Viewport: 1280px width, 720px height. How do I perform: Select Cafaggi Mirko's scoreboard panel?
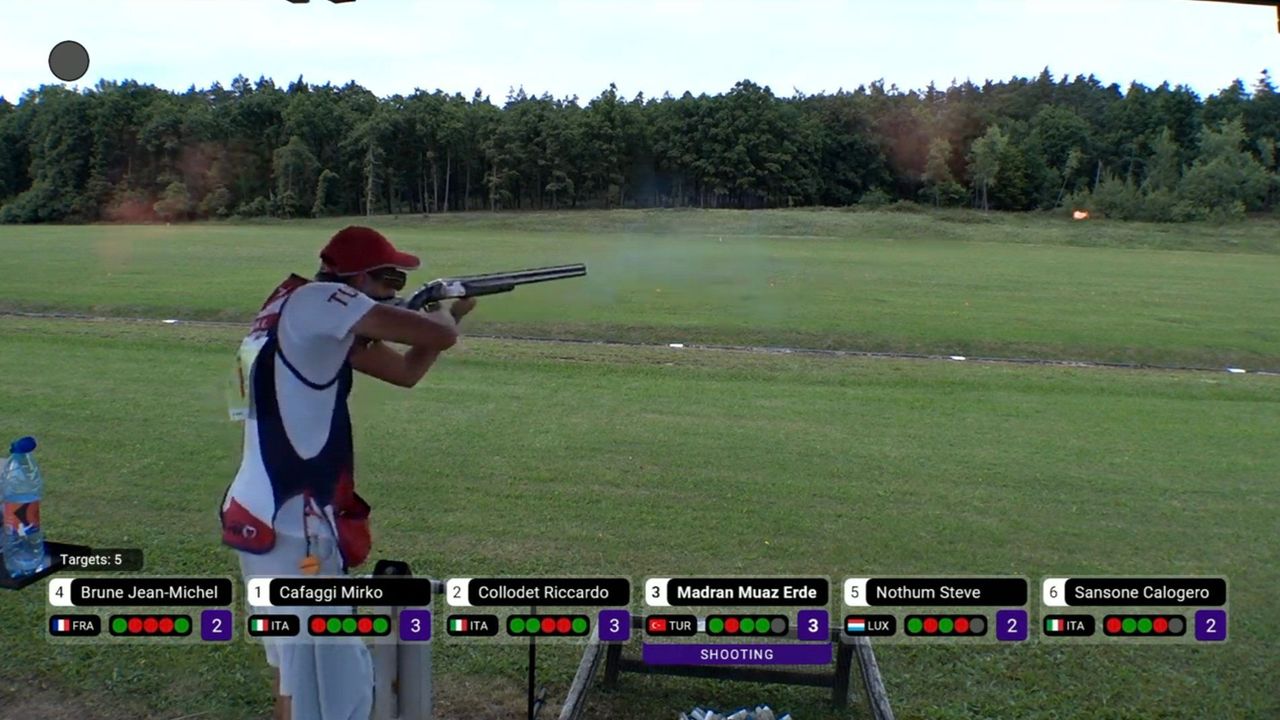(339, 608)
